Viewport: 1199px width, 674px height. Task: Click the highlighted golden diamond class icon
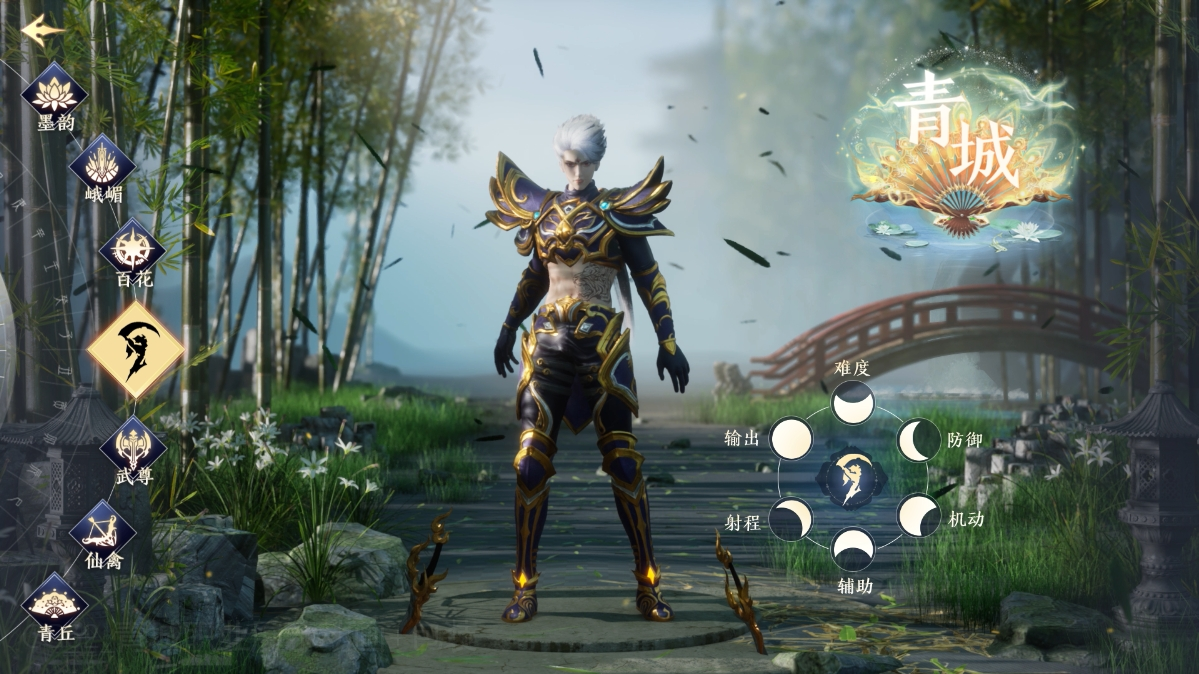click(135, 351)
